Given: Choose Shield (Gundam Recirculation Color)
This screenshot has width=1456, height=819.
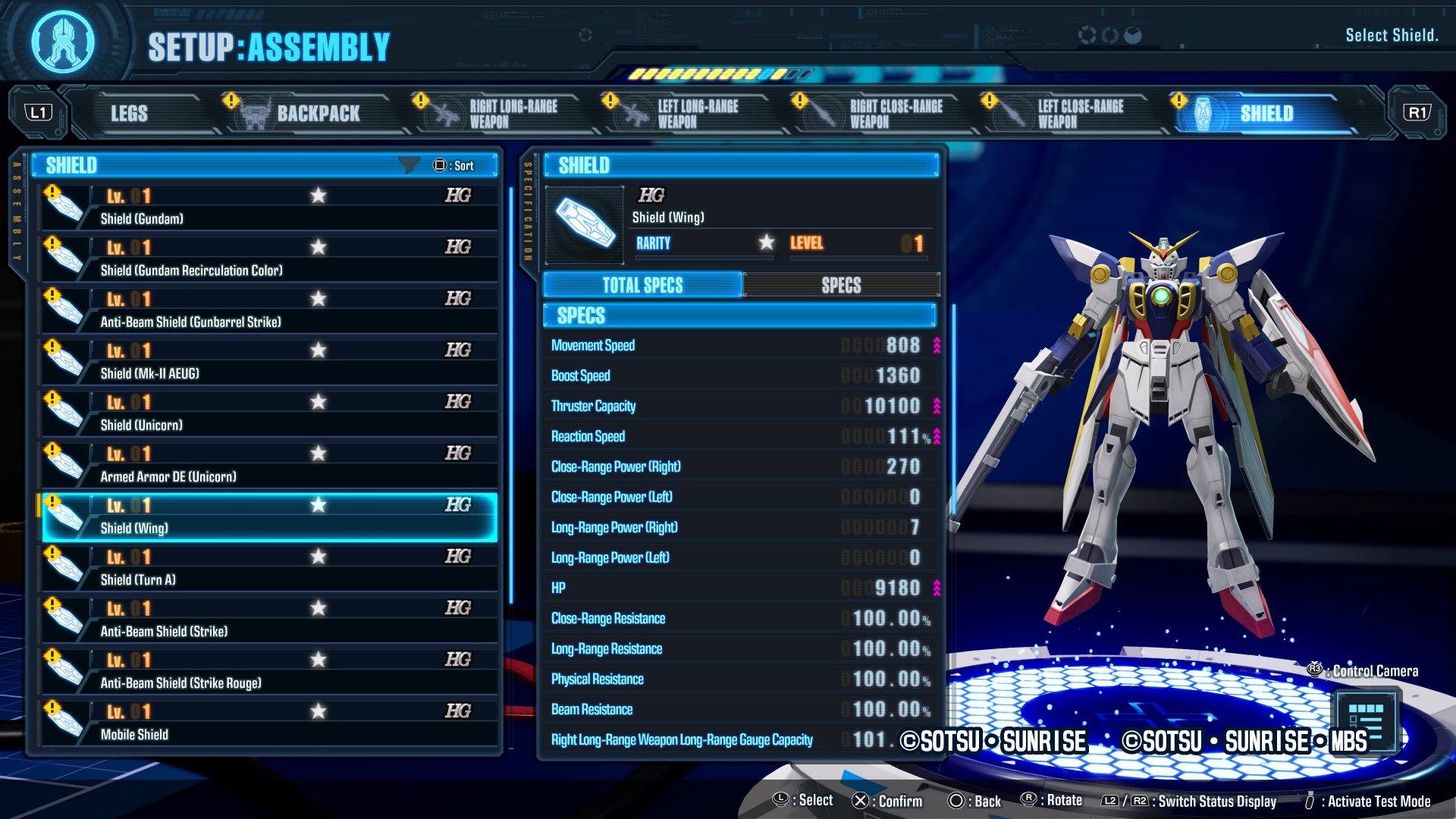Looking at the screenshot, I should tap(269, 259).
